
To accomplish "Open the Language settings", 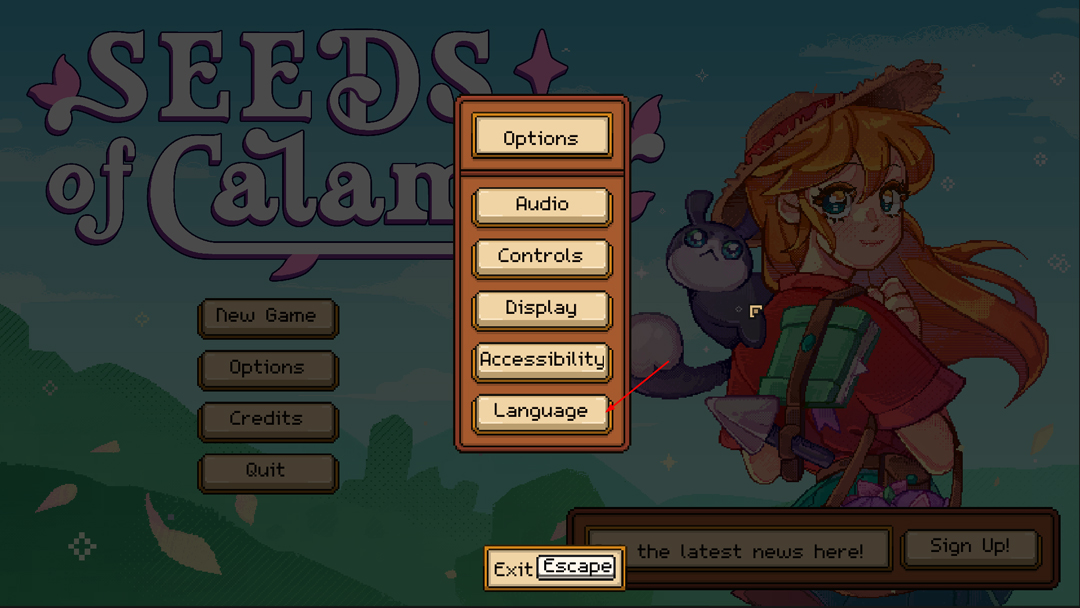I will 541,412.
